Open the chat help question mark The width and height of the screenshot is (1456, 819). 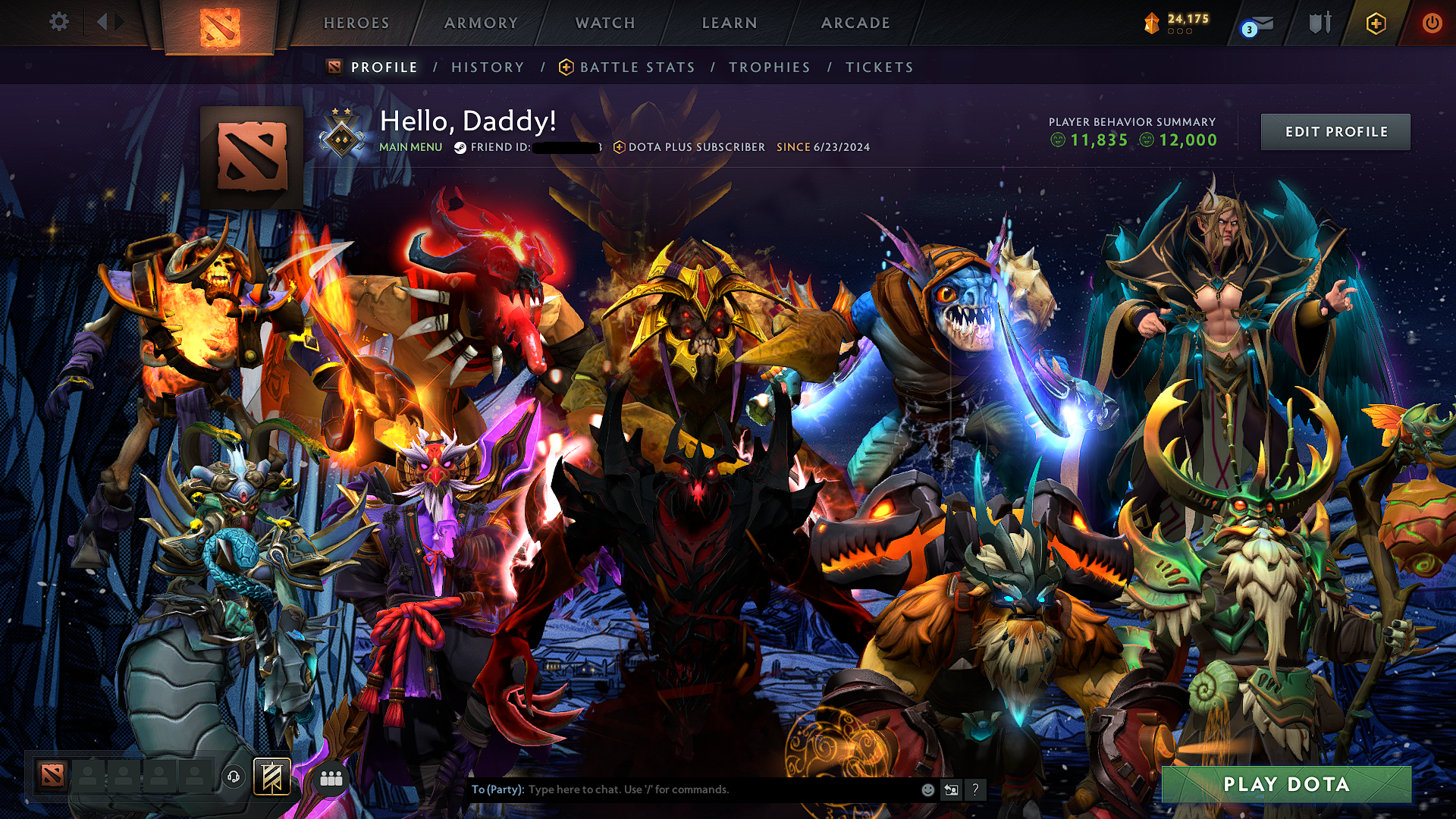click(x=976, y=789)
